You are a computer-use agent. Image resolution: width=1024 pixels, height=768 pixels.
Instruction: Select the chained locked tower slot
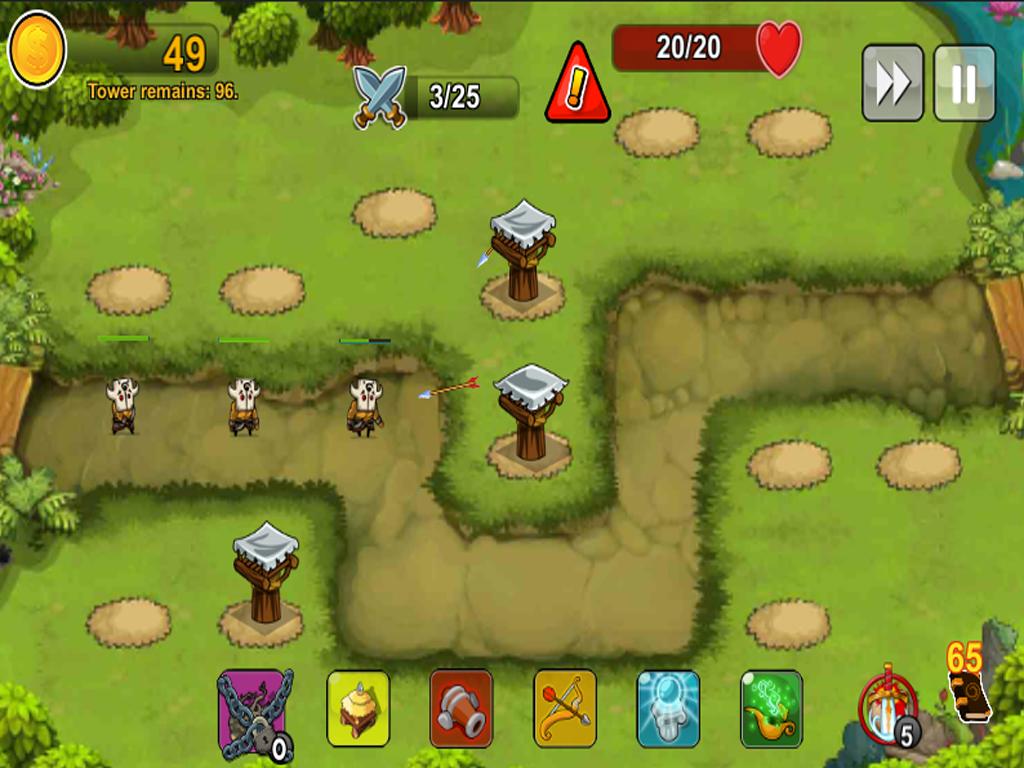point(254,712)
